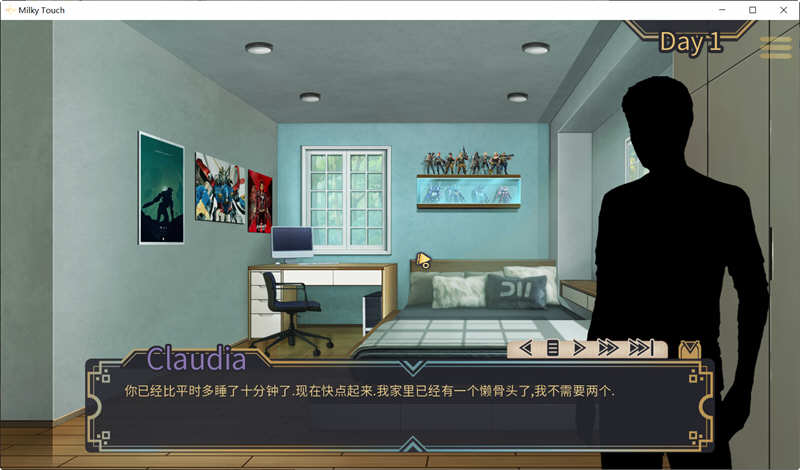Go back to the previous dialogue line
800x470 pixels.
pos(525,348)
